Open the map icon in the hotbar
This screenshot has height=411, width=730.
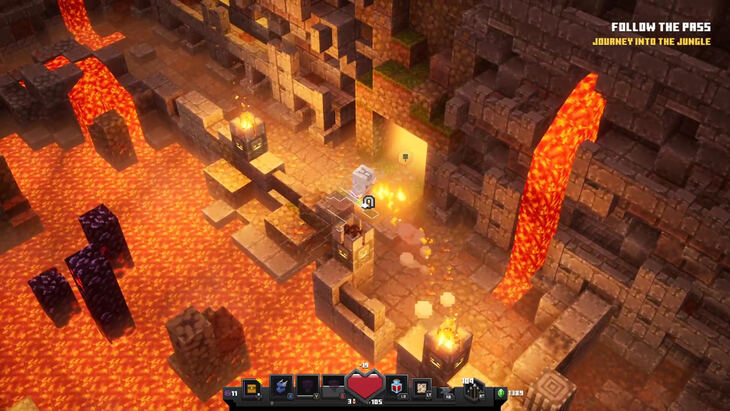click(x=423, y=387)
